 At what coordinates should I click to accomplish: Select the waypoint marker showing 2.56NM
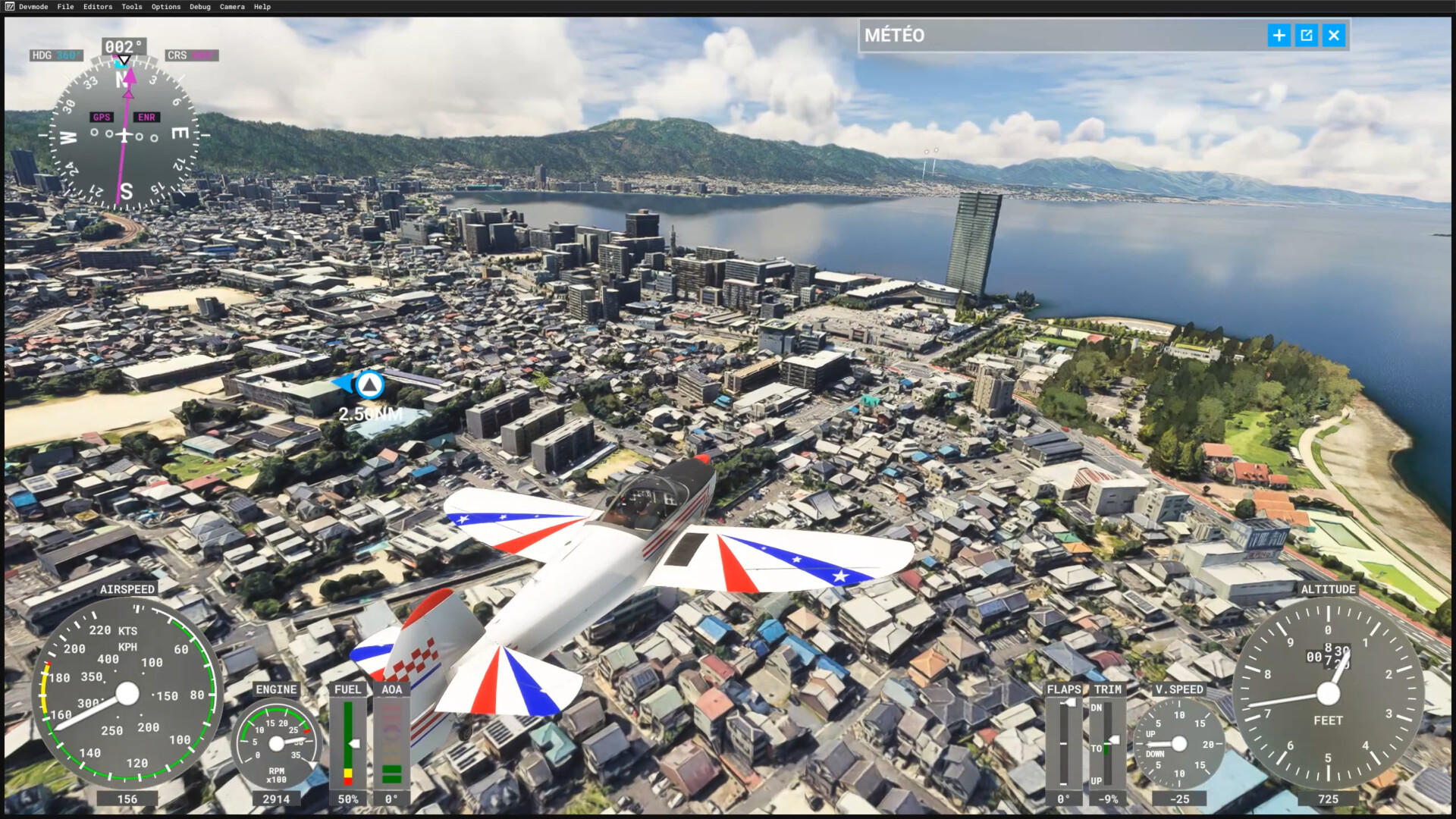[369, 385]
